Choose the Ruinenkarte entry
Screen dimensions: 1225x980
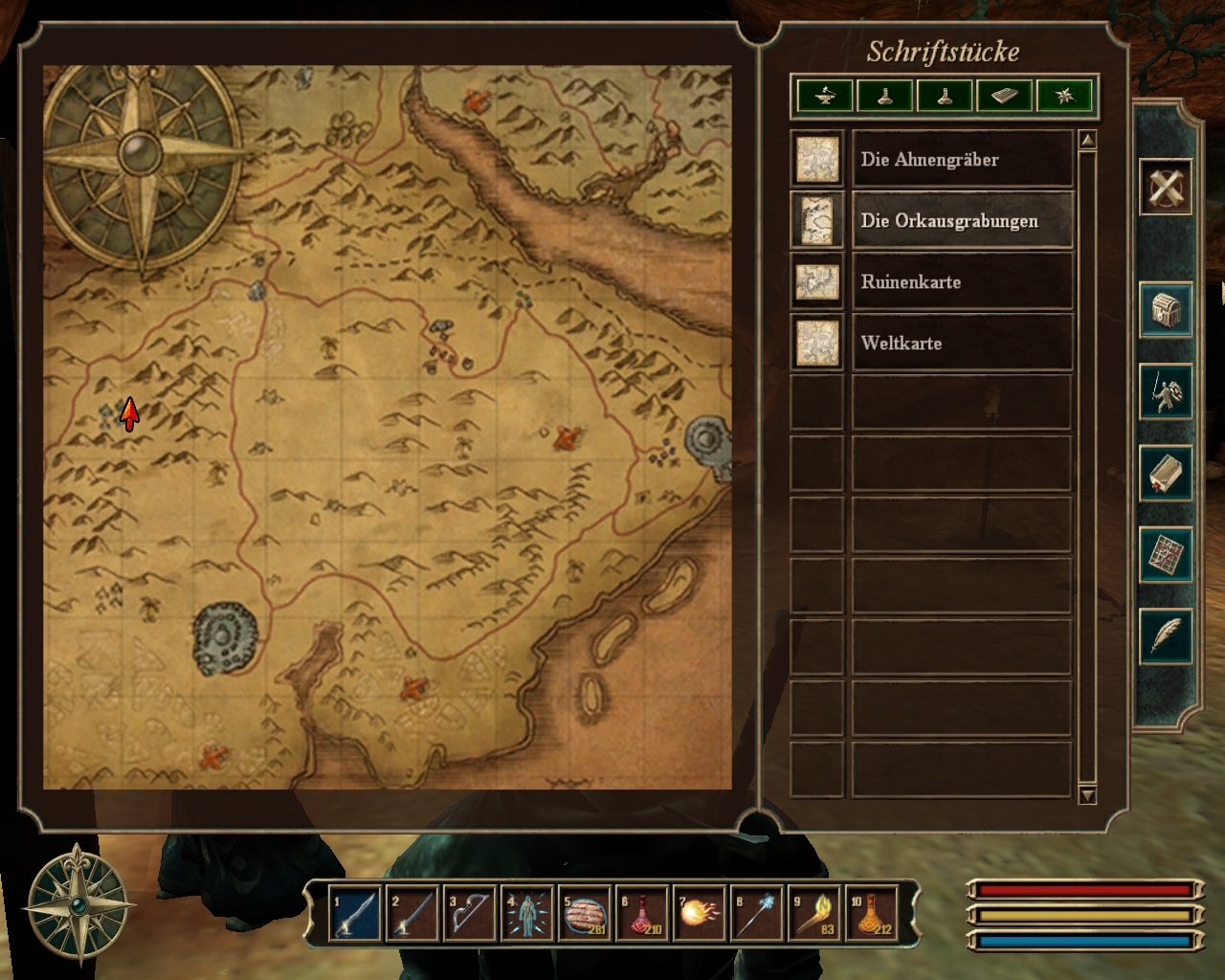pyautogui.click(x=962, y=281)
